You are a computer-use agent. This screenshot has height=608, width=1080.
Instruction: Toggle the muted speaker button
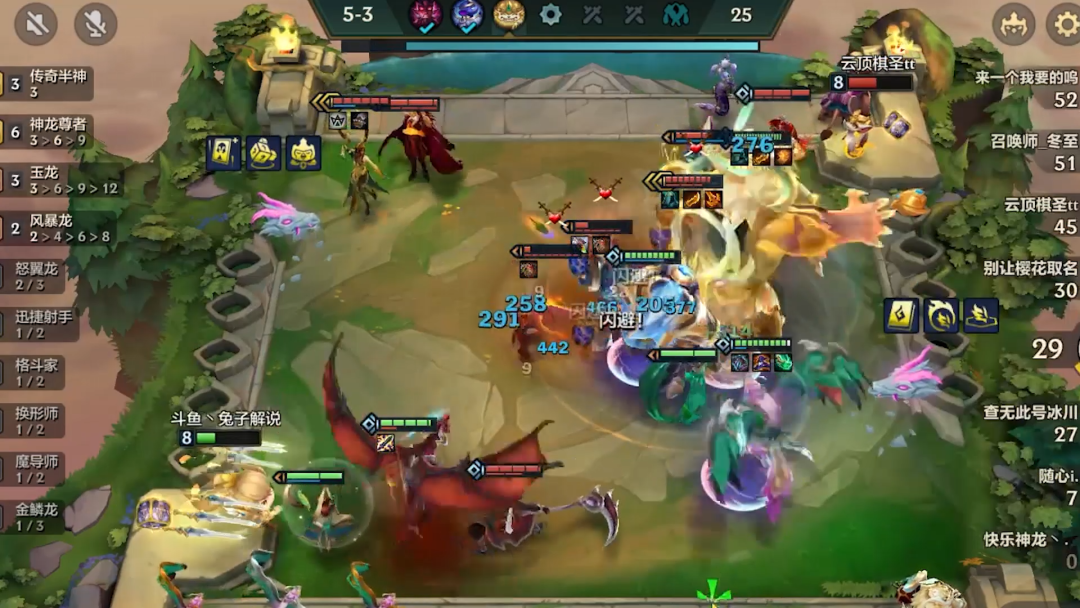point(36,24)
